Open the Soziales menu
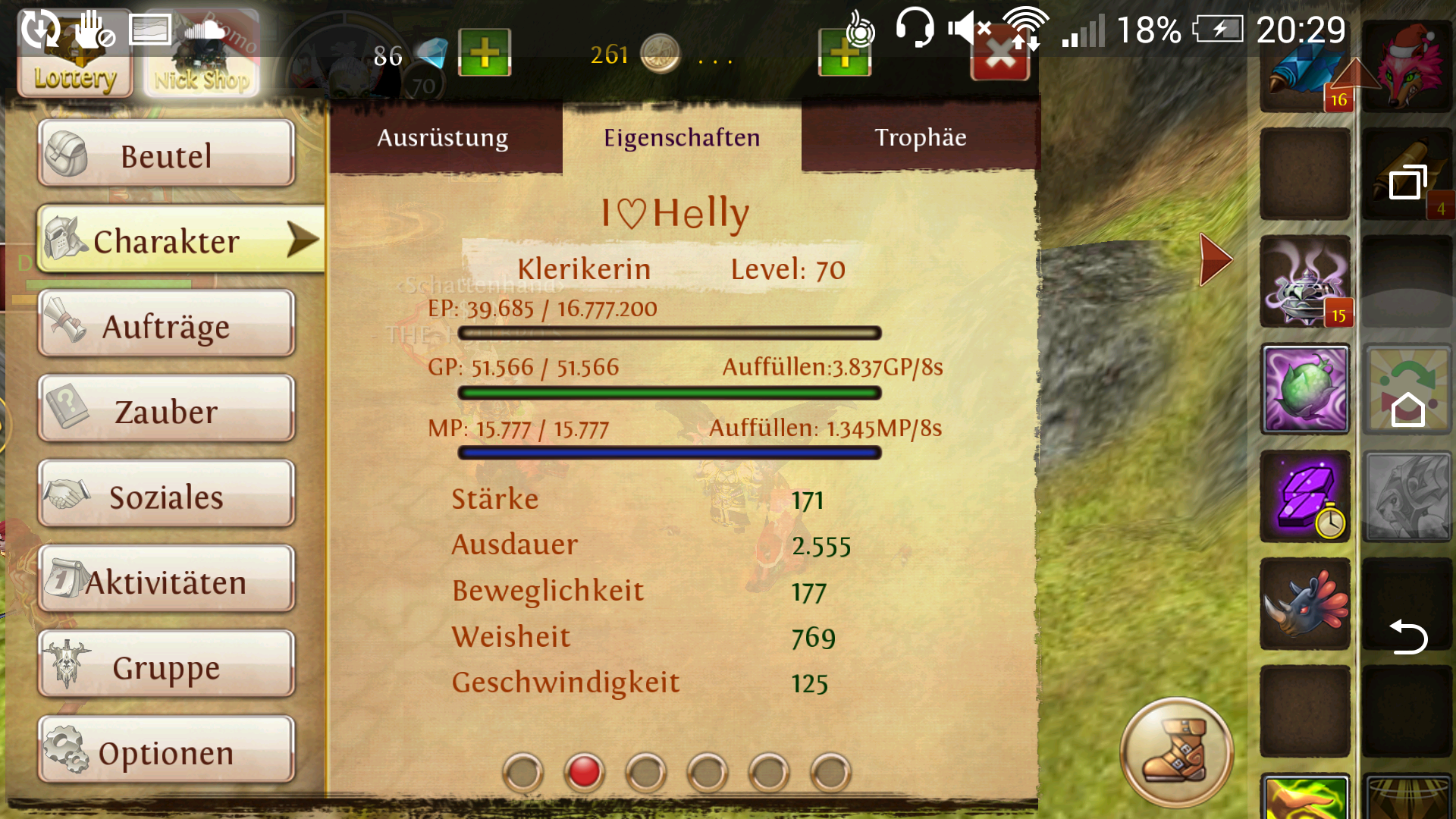1456x819 pixels. click(166, 496)
